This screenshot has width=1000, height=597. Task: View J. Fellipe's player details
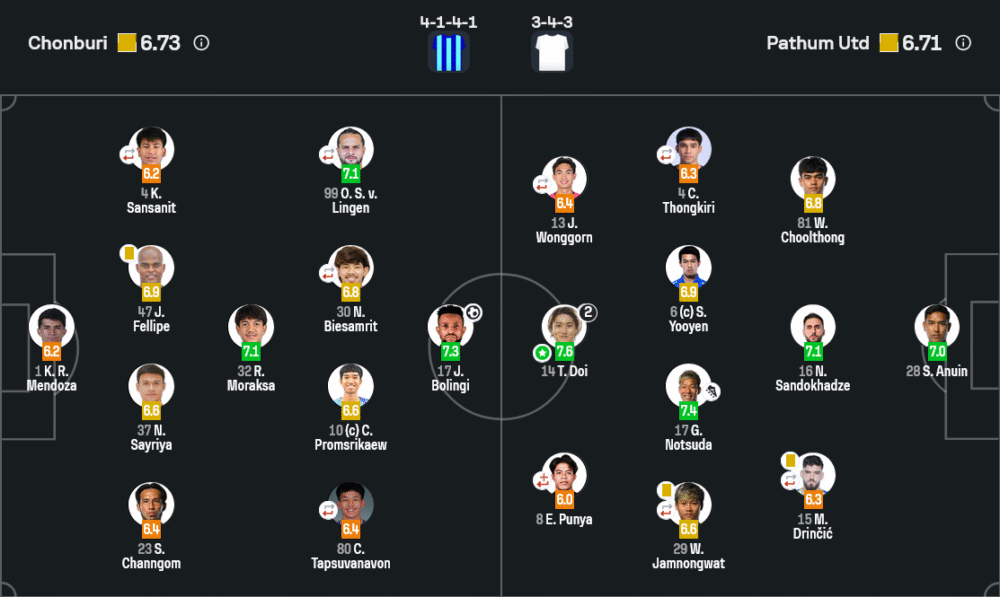click(x=152, y=268)
